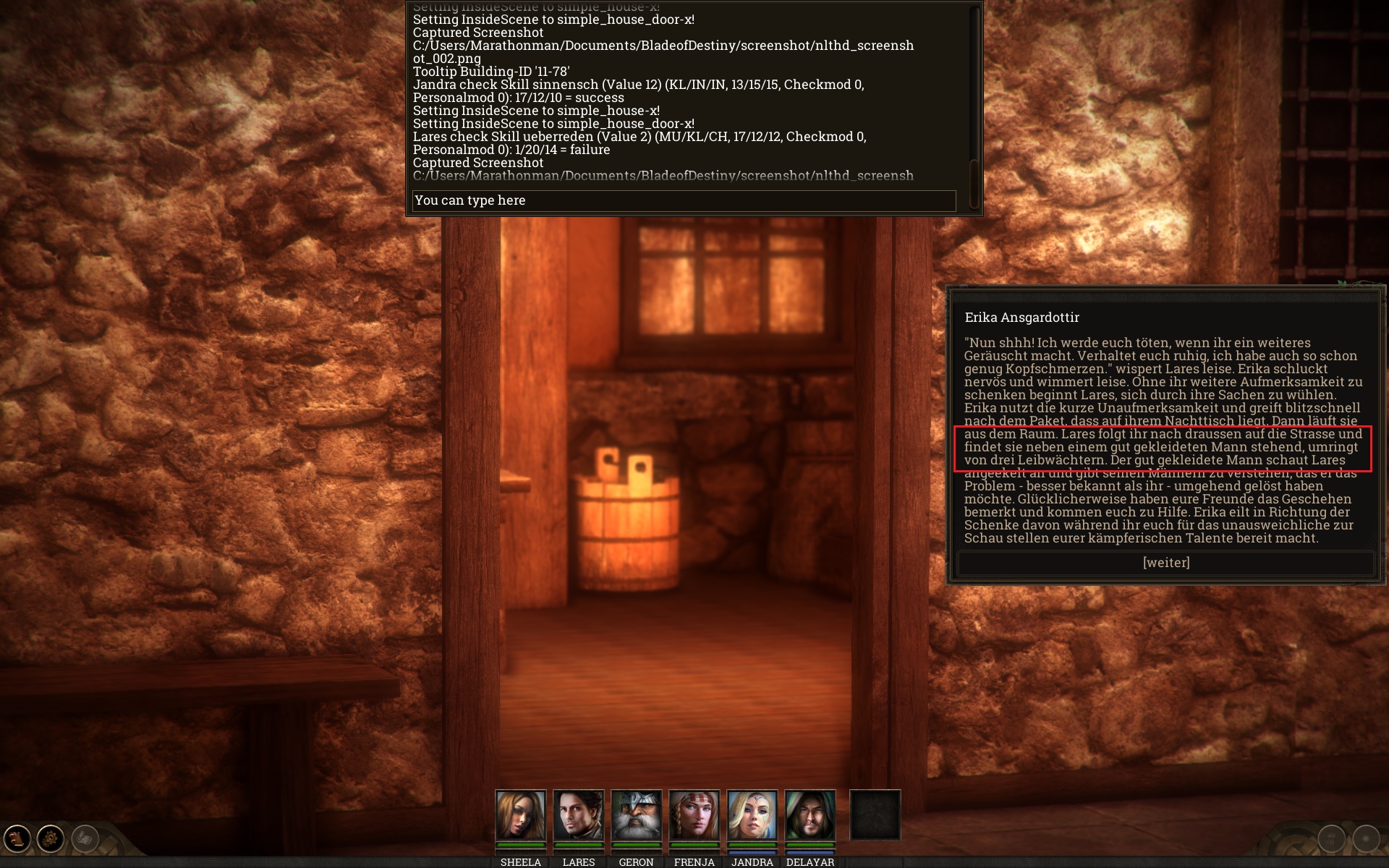This screenshot has height=868, width=1389.
Task: Select Jandra's elf portrait
Action: coord(752,814)
